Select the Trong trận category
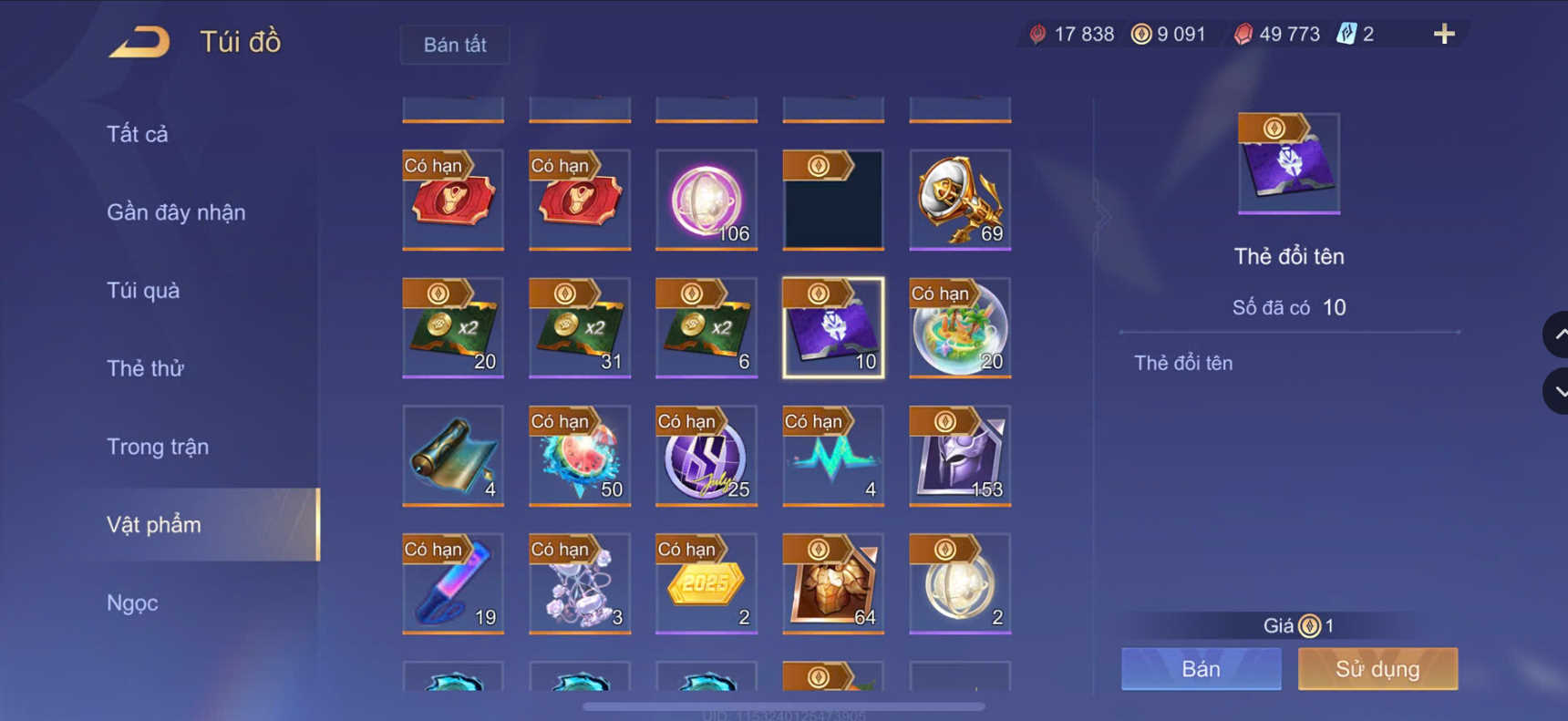Screen dimensions: 1568x721 click(x=158, y=447)
